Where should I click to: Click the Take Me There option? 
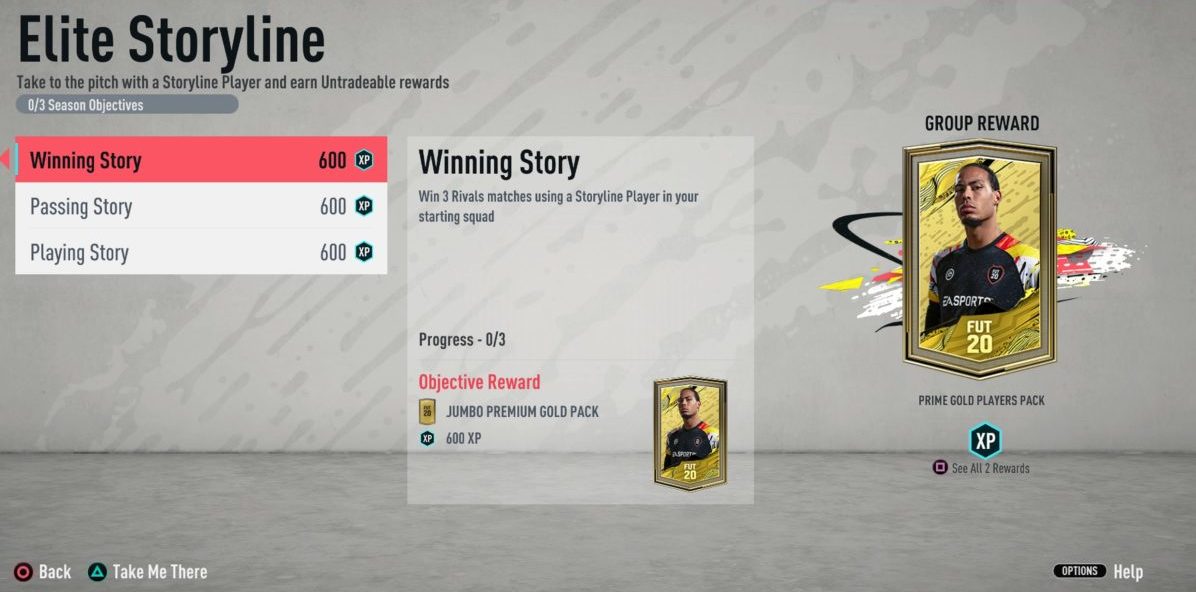pos(148,572)
